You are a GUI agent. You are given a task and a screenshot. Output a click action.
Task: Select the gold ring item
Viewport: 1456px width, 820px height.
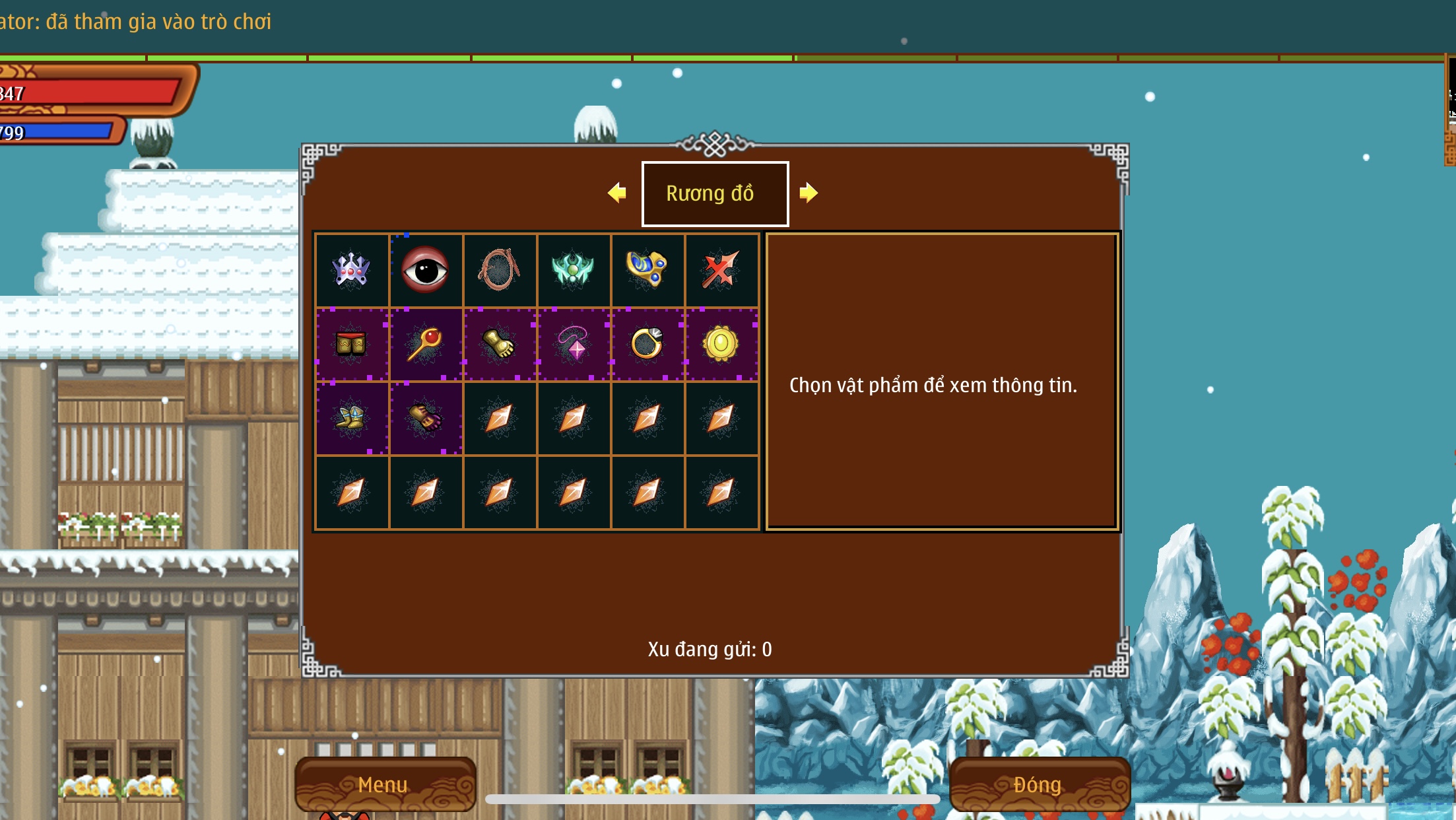click(647, 344)
